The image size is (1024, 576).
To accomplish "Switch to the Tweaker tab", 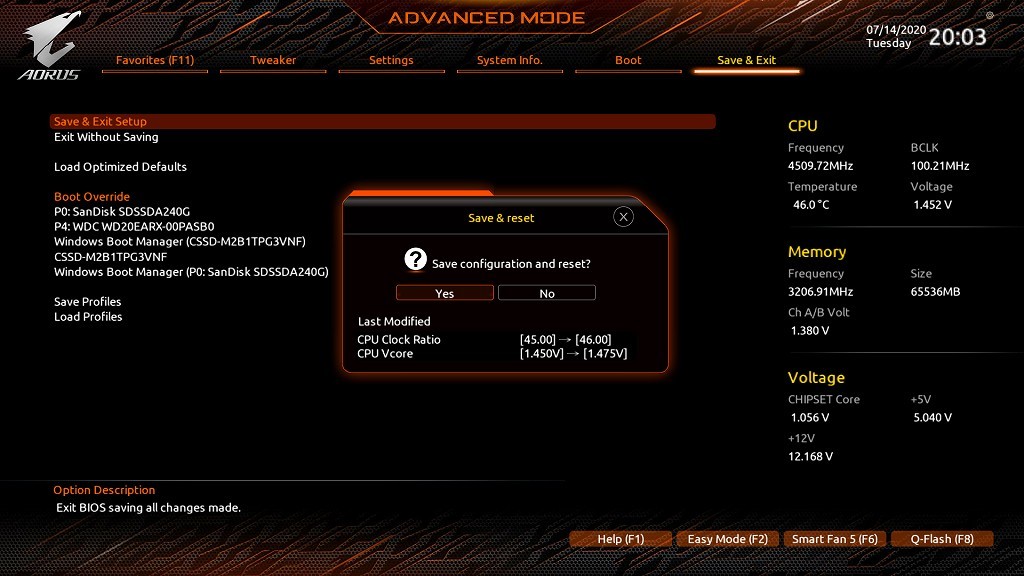I will 273,60.
